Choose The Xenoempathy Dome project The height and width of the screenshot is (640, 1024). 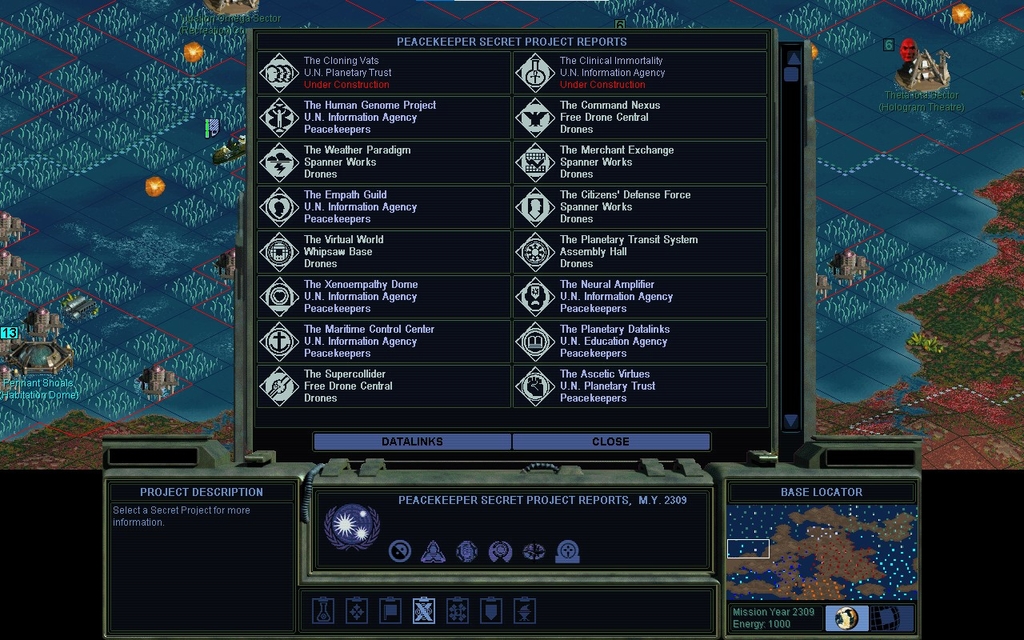coord(384,297)
